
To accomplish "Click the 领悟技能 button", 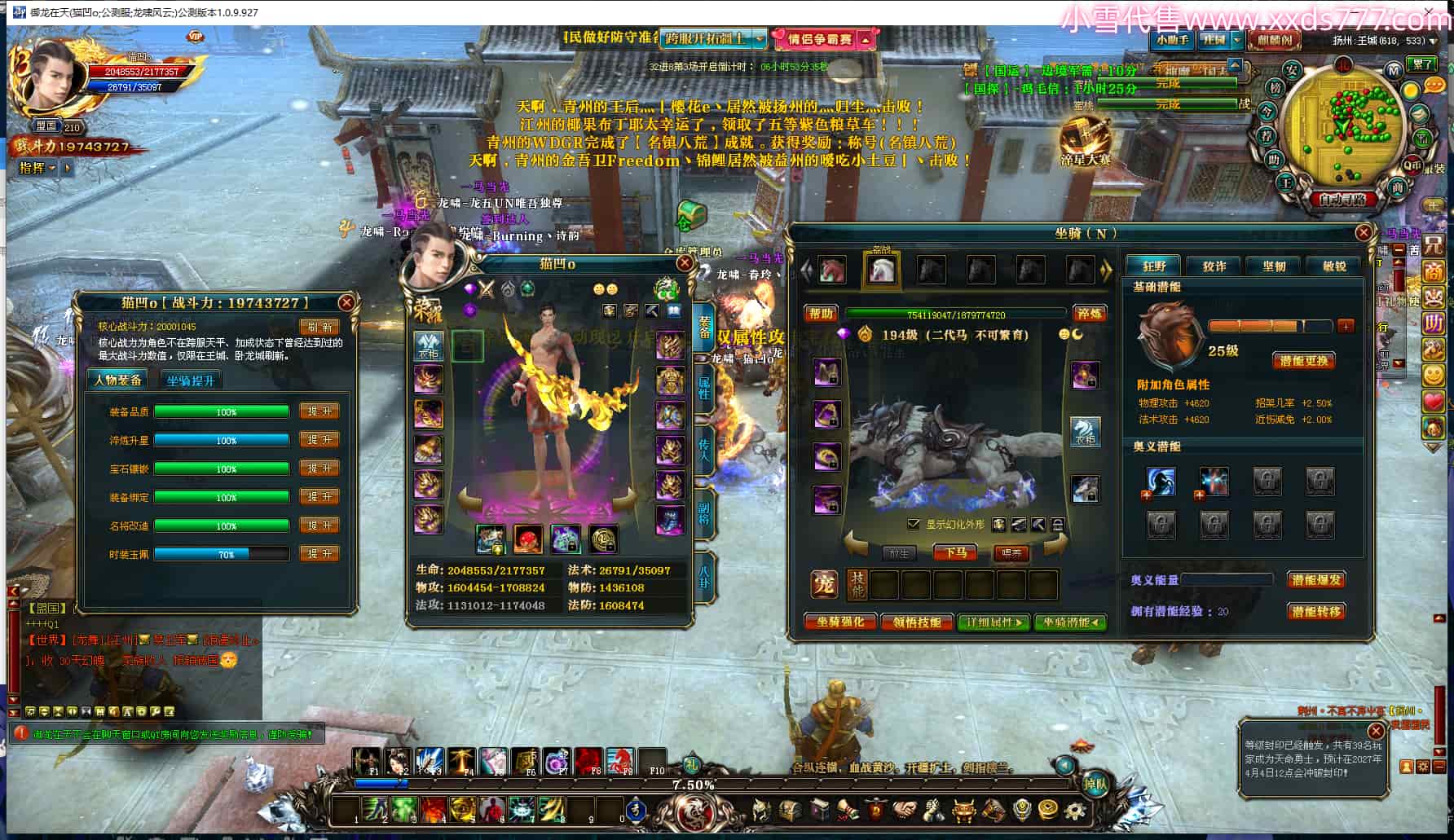I will pyautogui.click(x=917, y=622).
